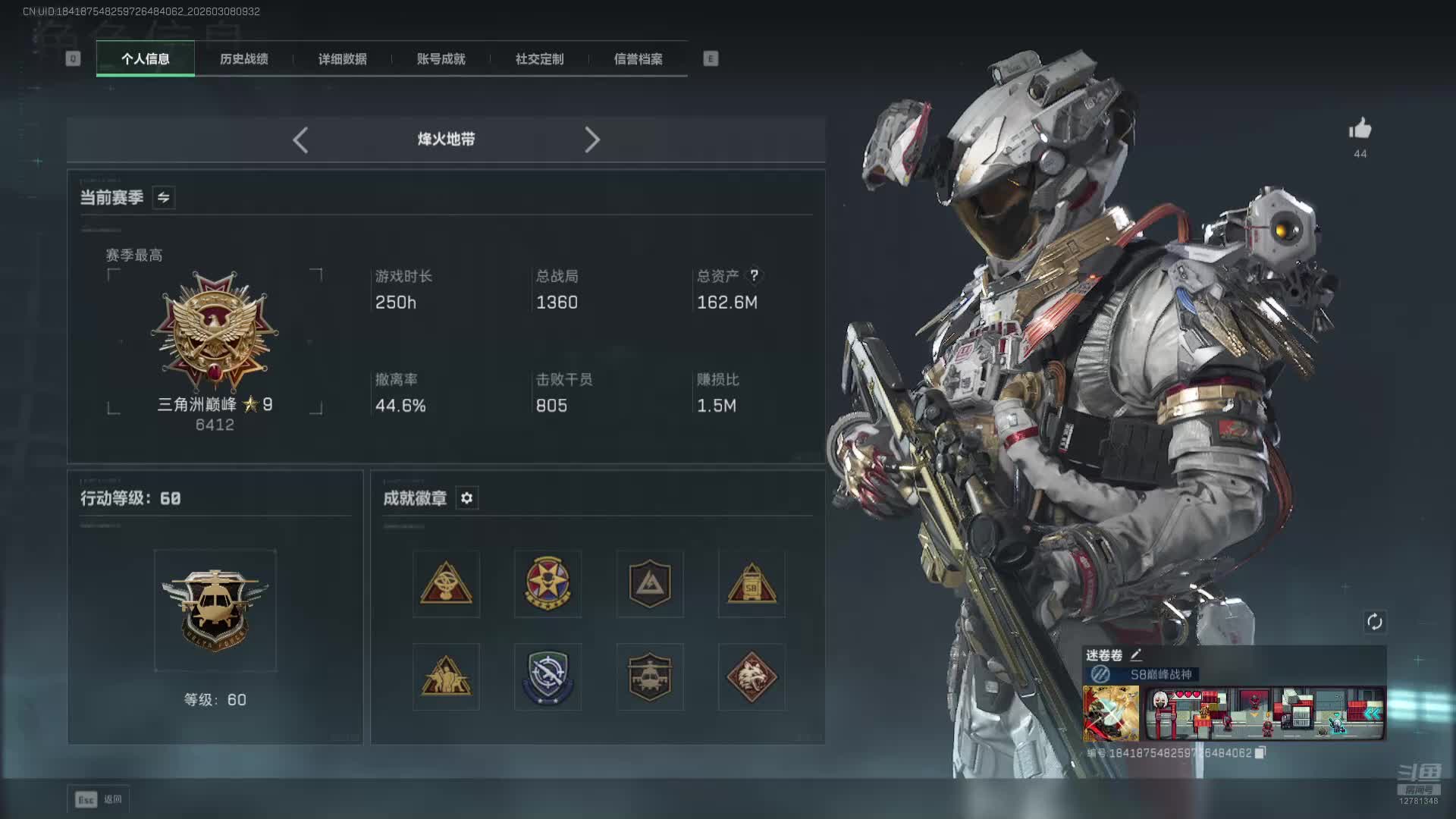Screen dimensions: 1456x819
Task: Show the 信誉档案 tab
Action: click(x=638, y=59)
